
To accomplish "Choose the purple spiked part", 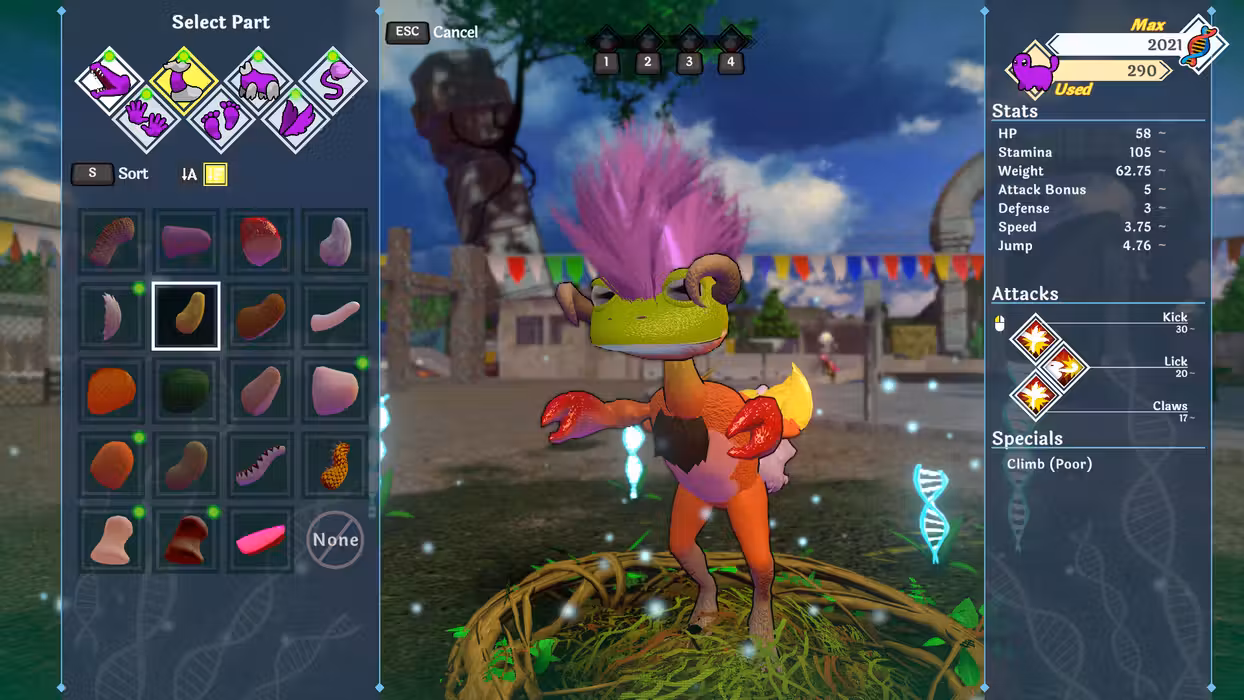I will 260,466.
